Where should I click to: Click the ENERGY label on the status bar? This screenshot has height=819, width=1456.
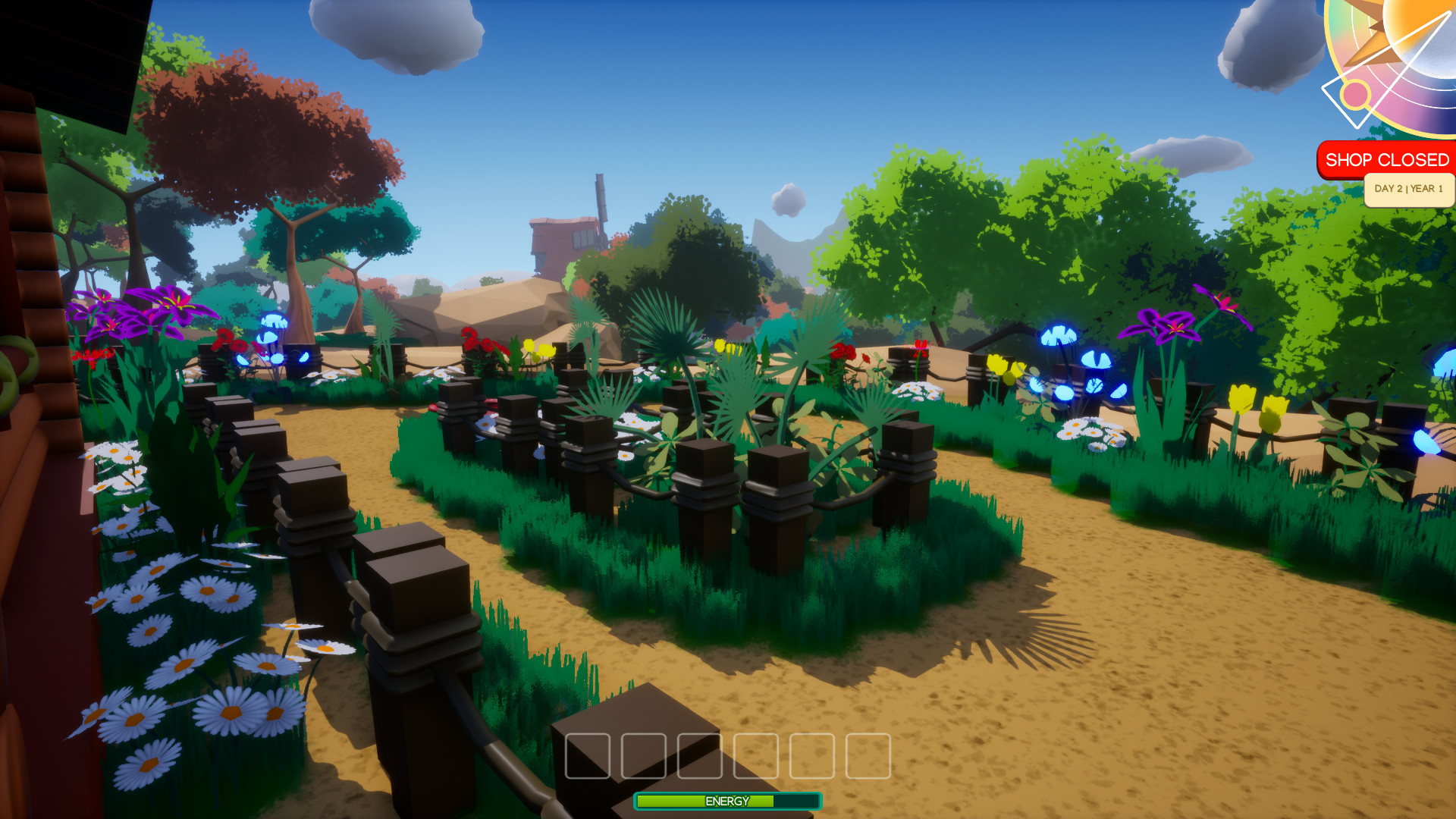pyautogui.click(x=726, y=801)
